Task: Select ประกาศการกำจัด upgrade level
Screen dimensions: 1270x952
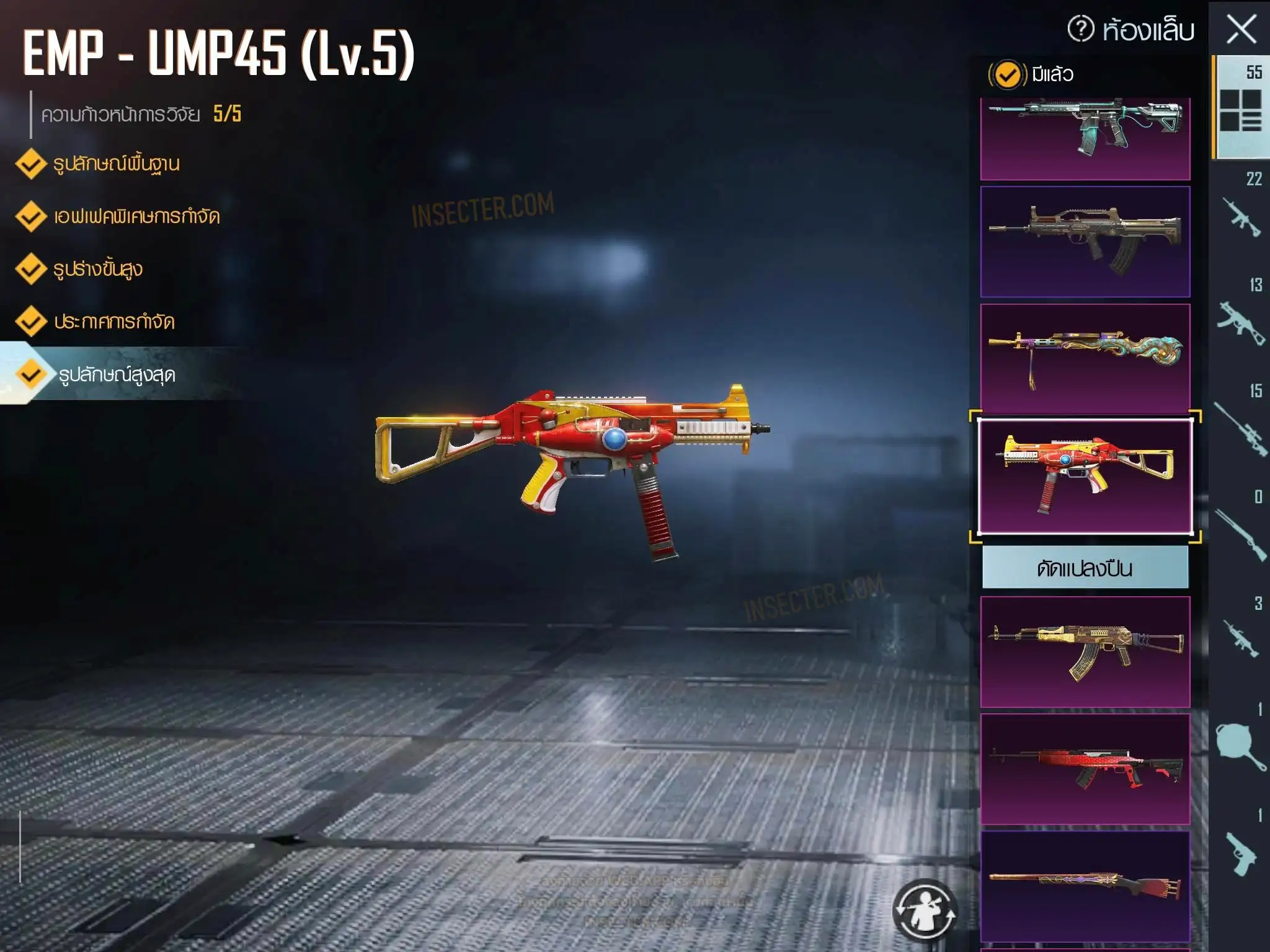Action: (113, 322)
